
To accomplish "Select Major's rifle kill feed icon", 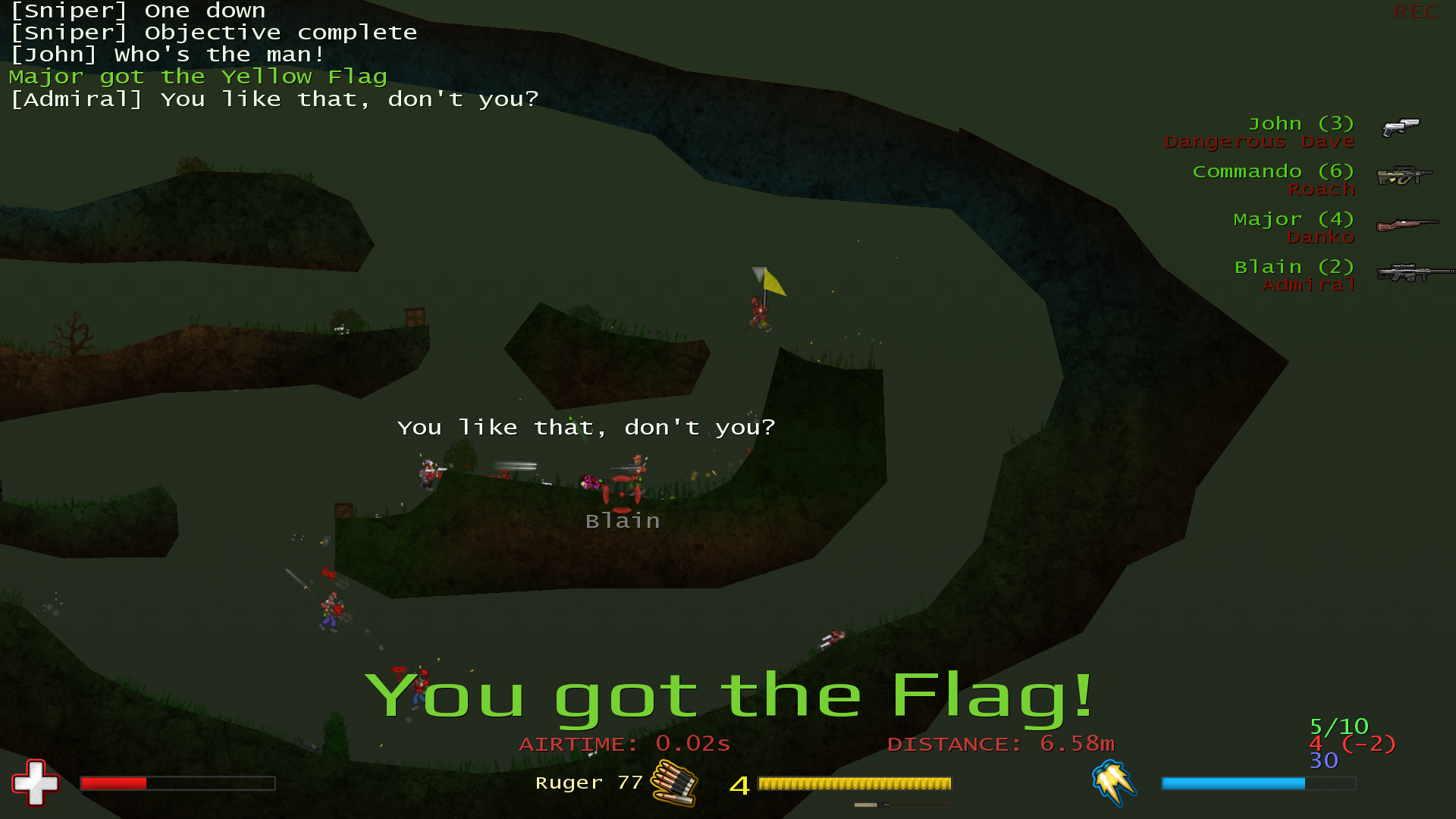I will point(1407,224).
